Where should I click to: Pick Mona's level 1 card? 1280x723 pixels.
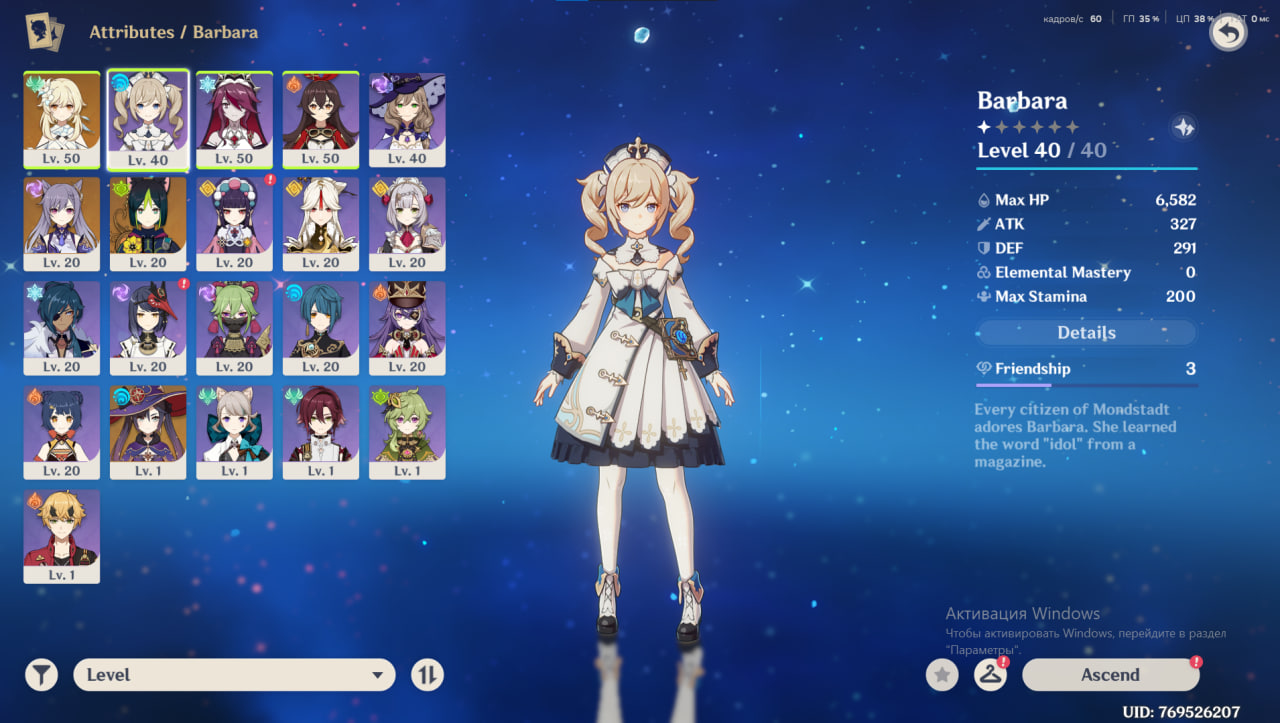[x=148, y=430]
